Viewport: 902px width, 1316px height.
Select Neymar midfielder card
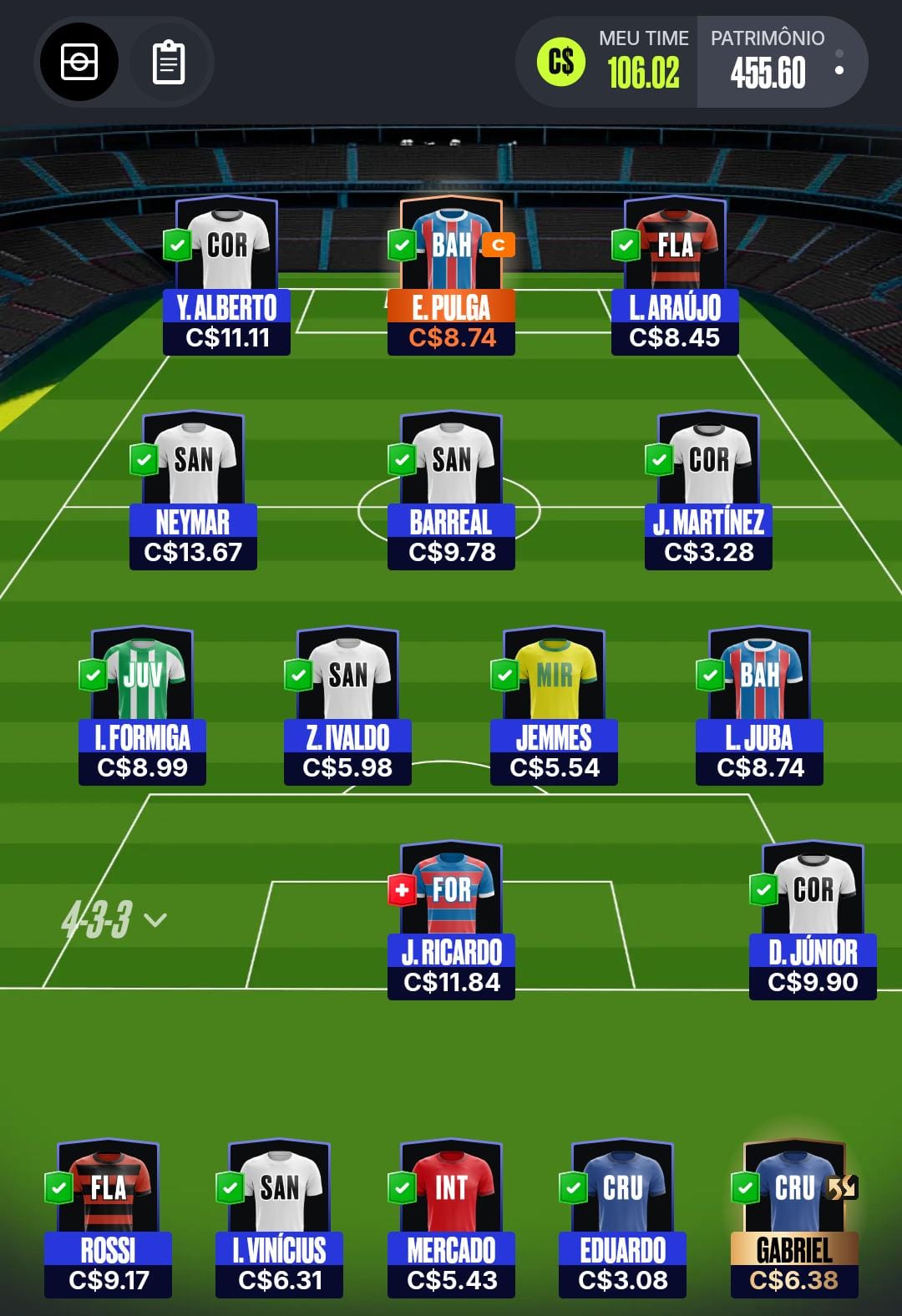(x=193, y=492)
